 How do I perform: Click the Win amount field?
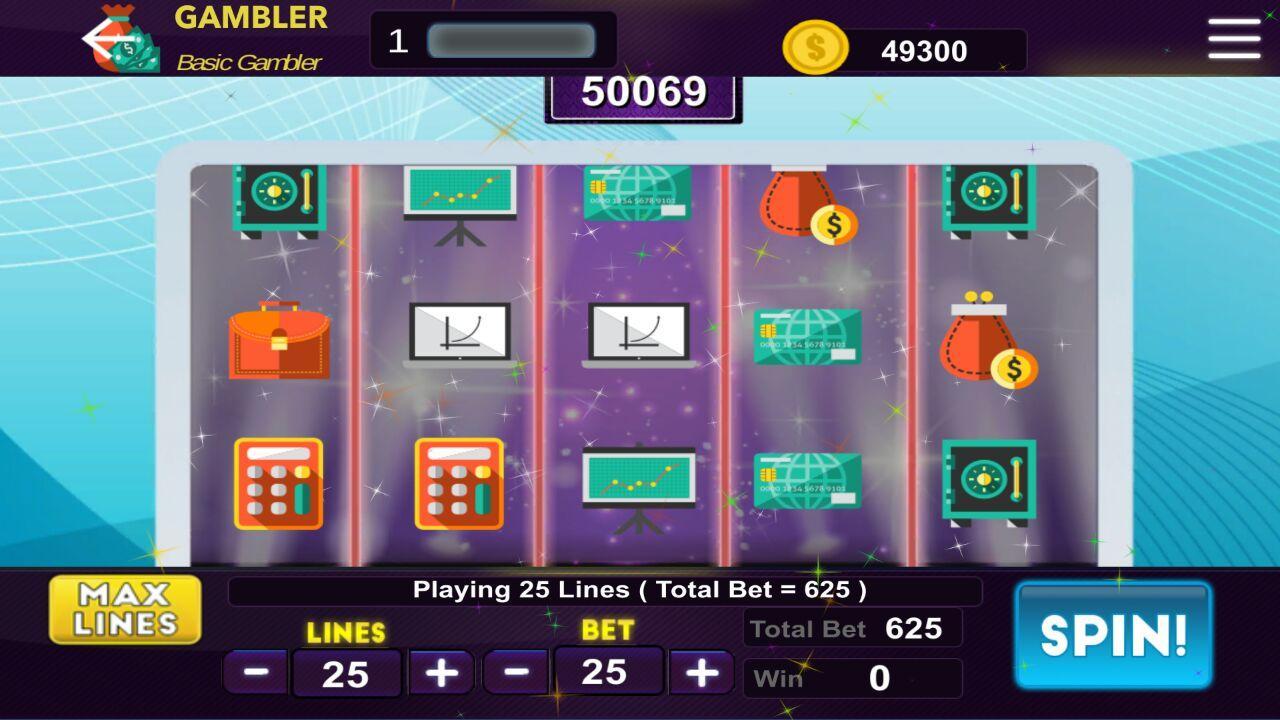click(852, 678)
